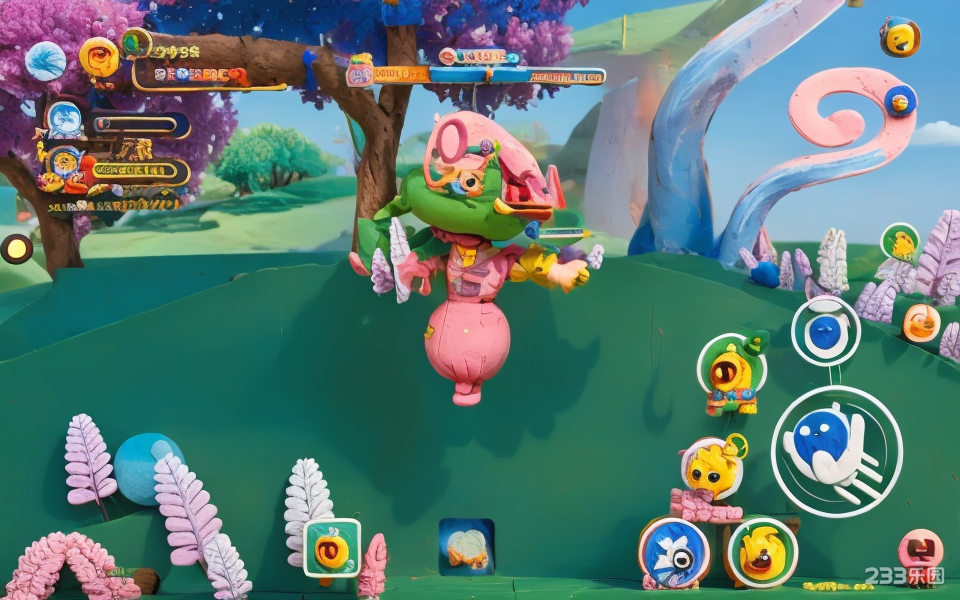
Task: Click the pink round button in bottom corner
Action: pyautogui.click(x=920, y=550)
